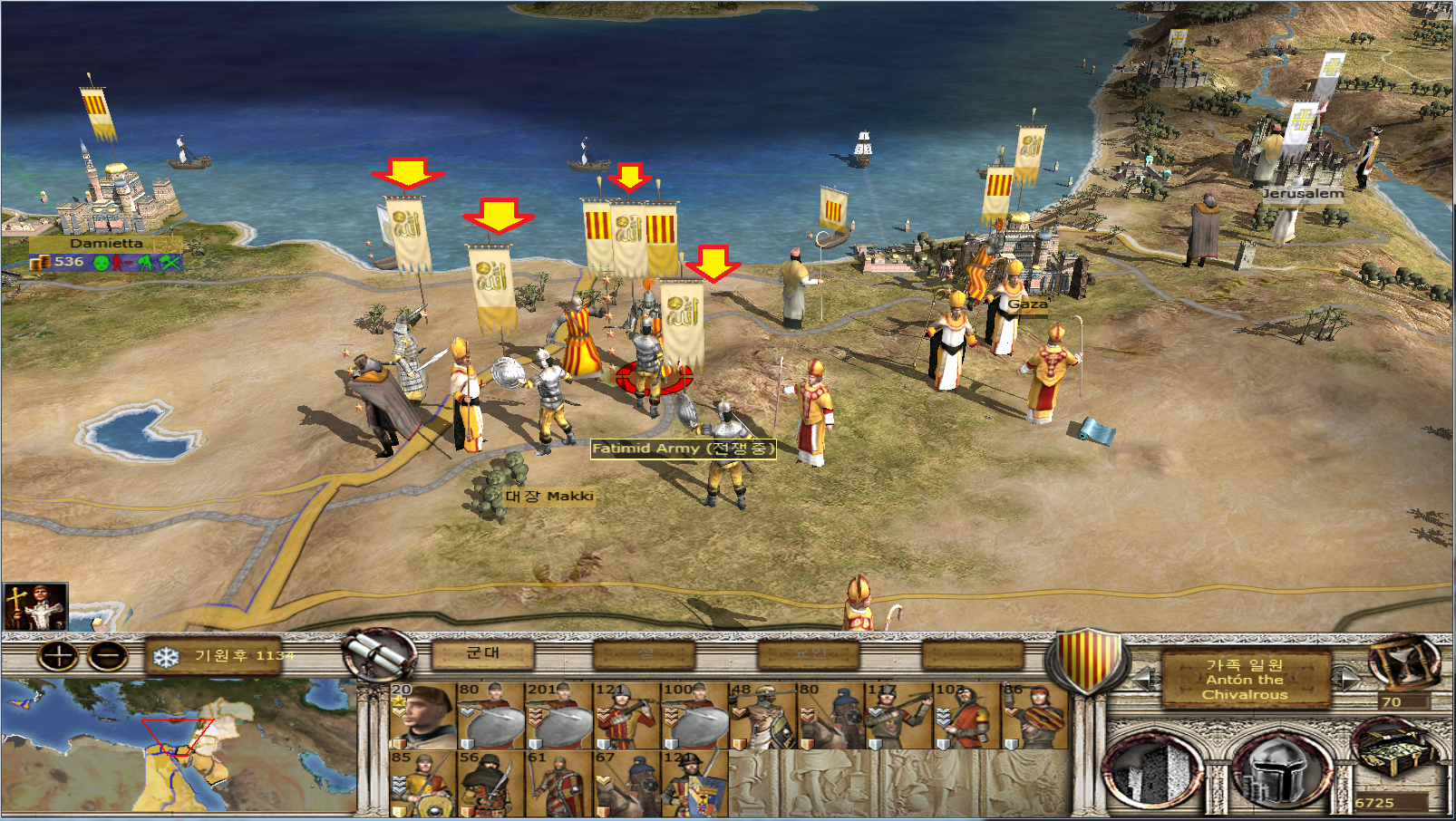Switch to the 요인 agents tab
This screenshot has height=821, width=1456.
[x=809, y=653]
